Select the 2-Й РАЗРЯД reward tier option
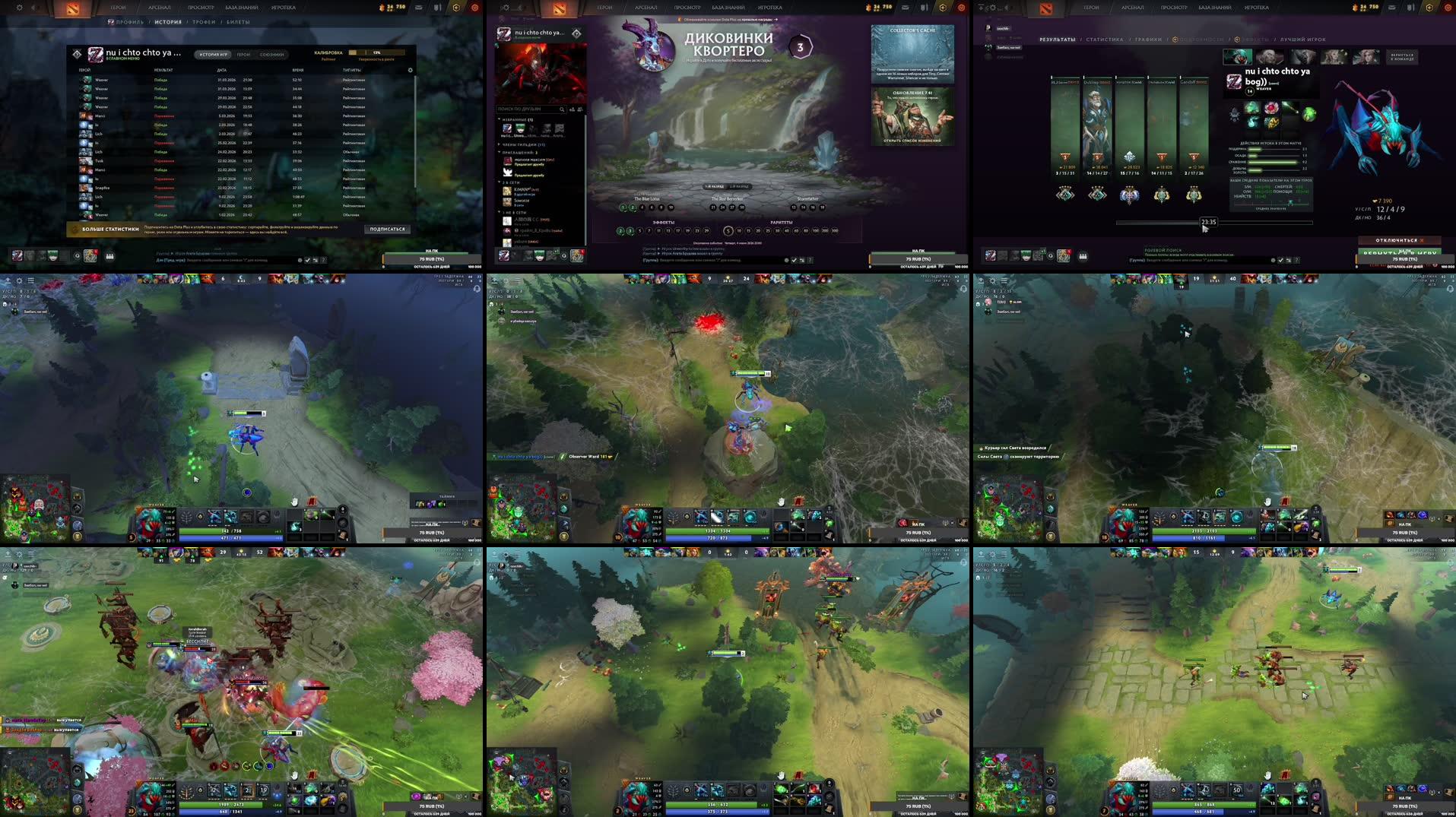This screenshot has width=1456, height=817. [x=738, y=186]
